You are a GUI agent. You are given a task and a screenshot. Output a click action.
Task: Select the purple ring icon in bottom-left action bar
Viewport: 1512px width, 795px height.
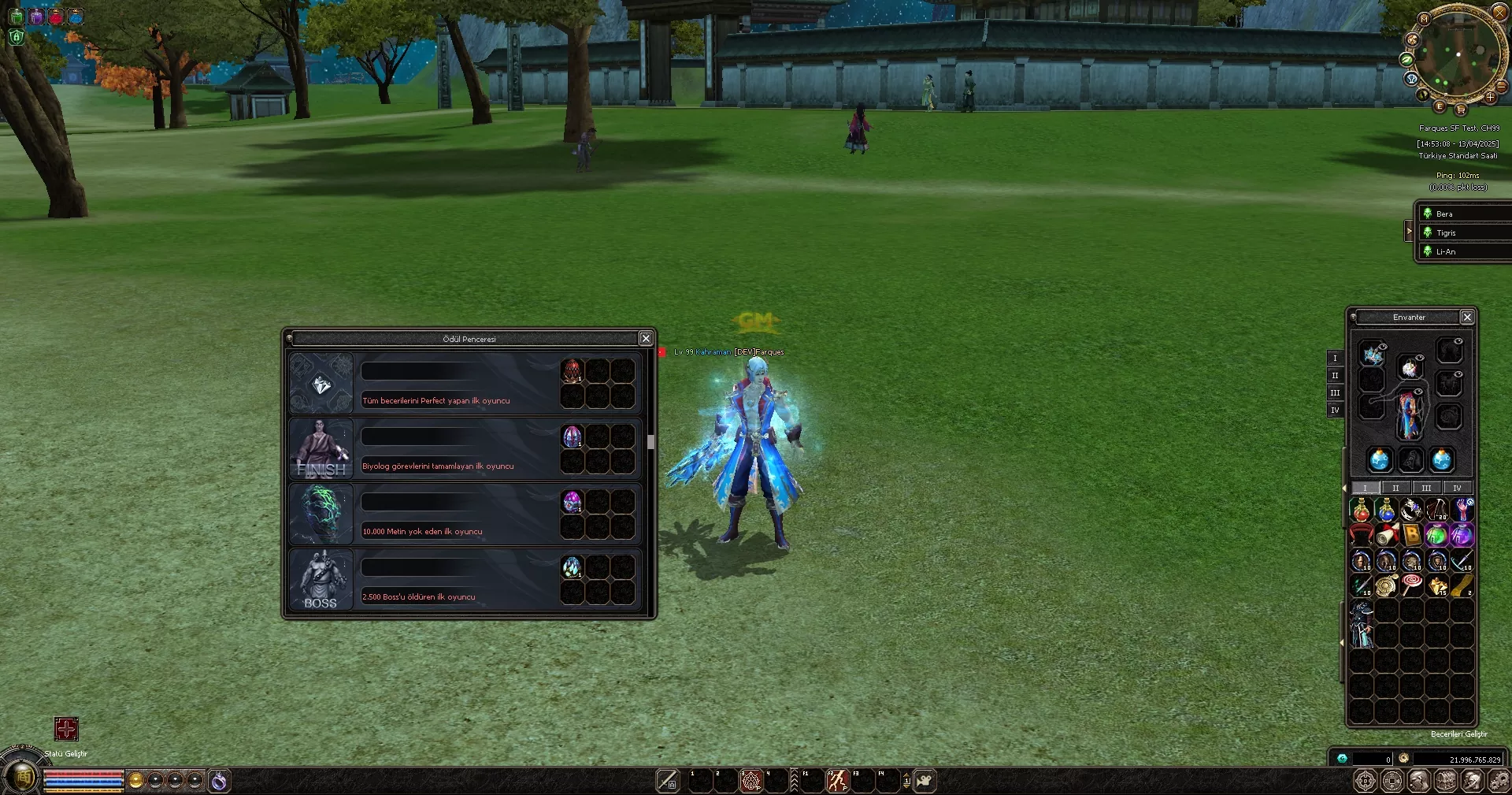(218, 782)
